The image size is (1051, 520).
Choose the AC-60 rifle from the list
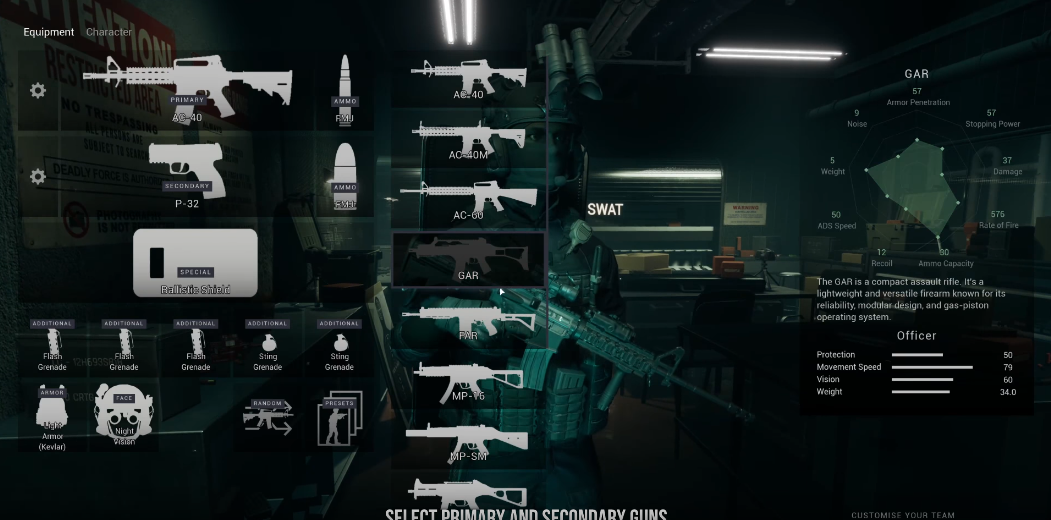pyautogui.click(x=468, y=198)
